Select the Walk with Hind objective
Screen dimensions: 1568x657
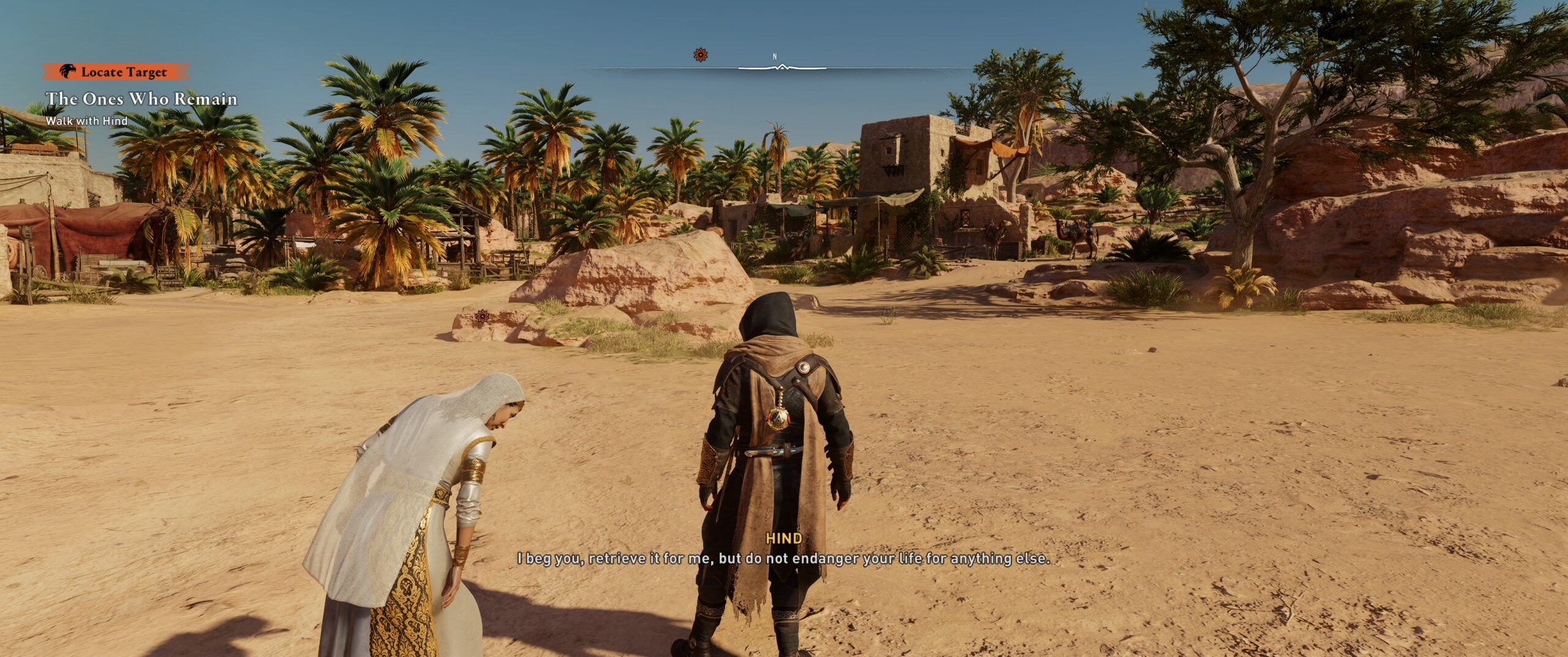86,121
